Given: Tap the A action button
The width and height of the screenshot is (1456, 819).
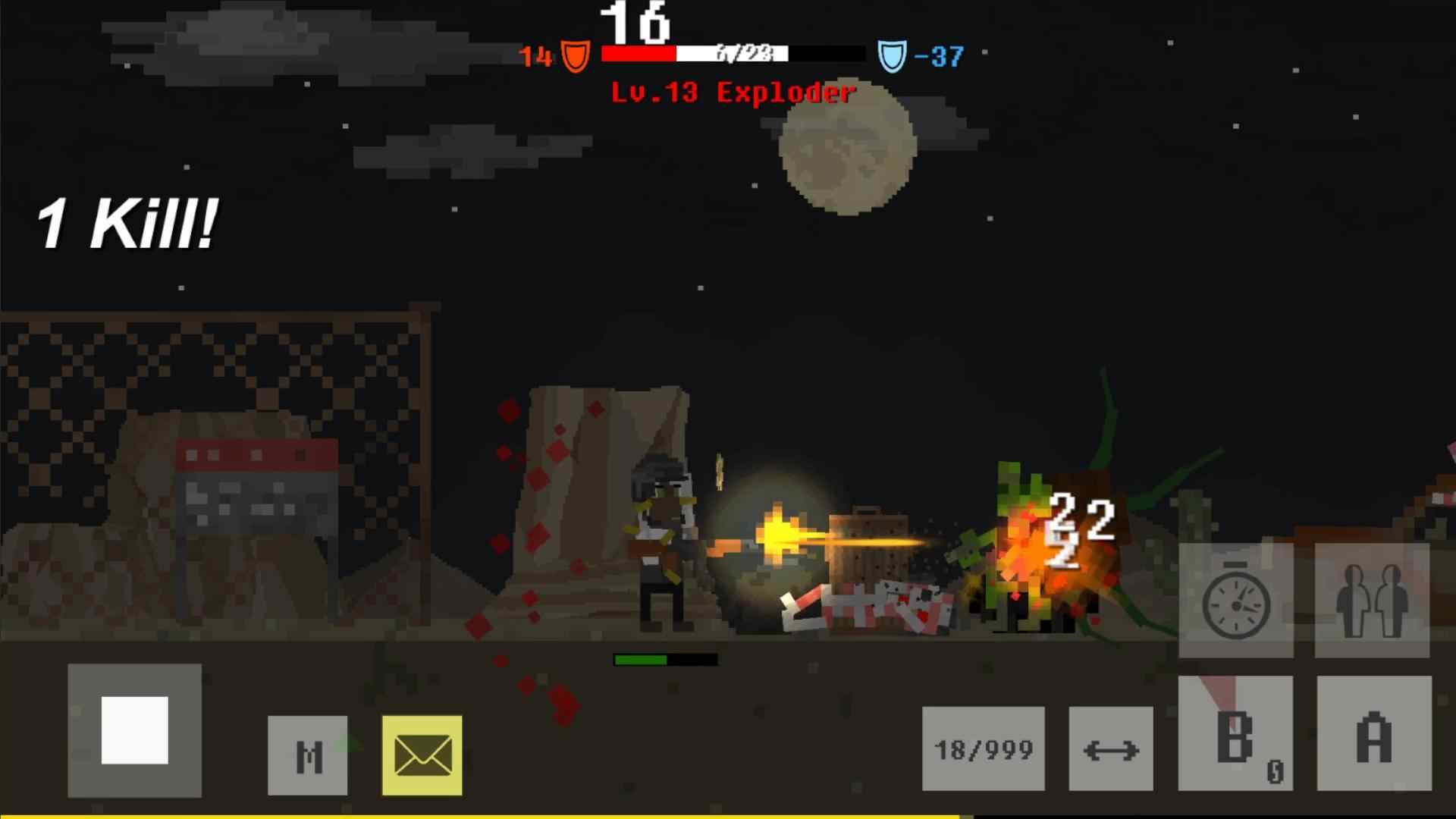Looking at the screenshot, I should (x=1374, y=734).
